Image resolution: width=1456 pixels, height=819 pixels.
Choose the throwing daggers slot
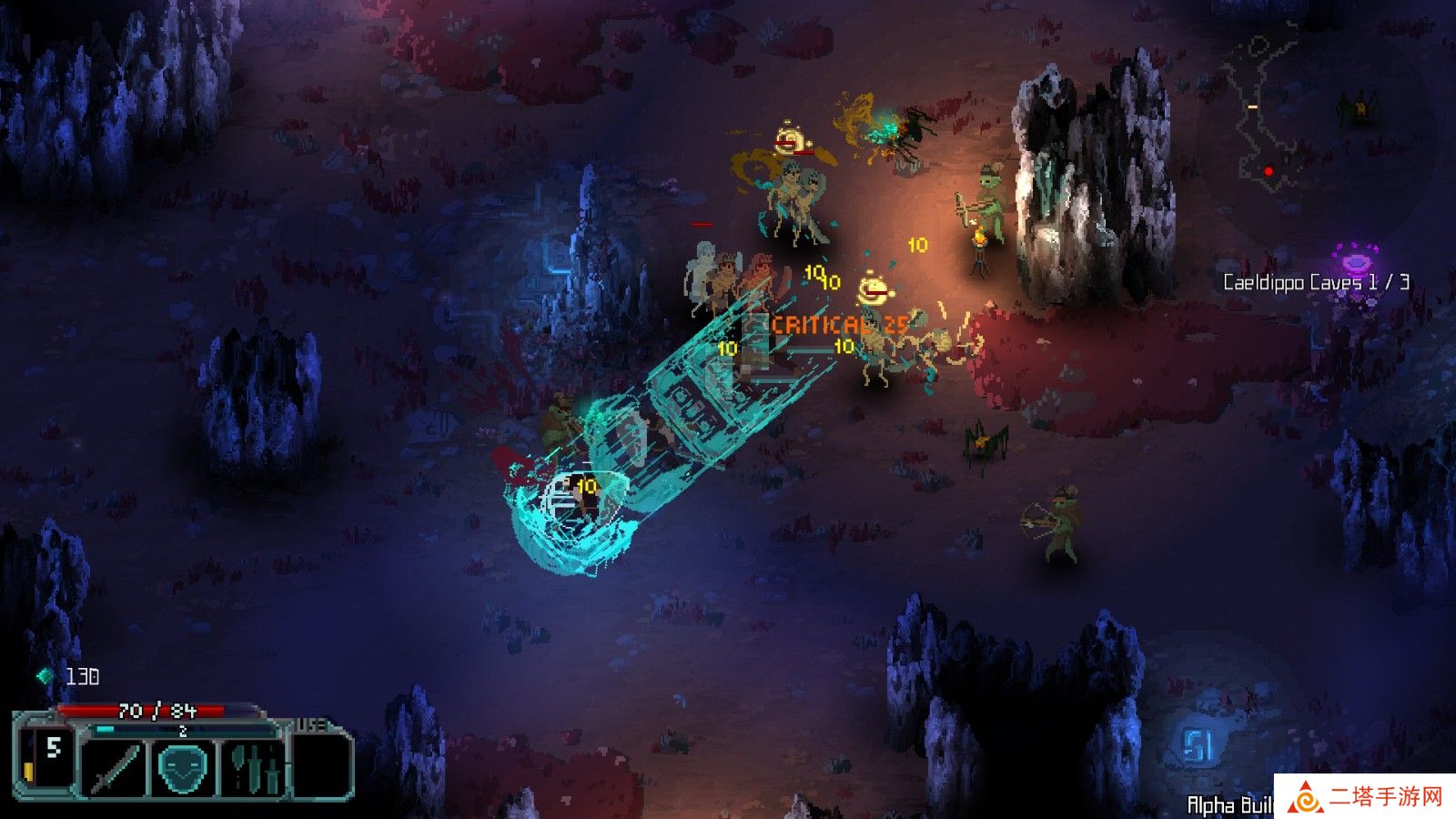pyautogui.click(x=254, y=768)
